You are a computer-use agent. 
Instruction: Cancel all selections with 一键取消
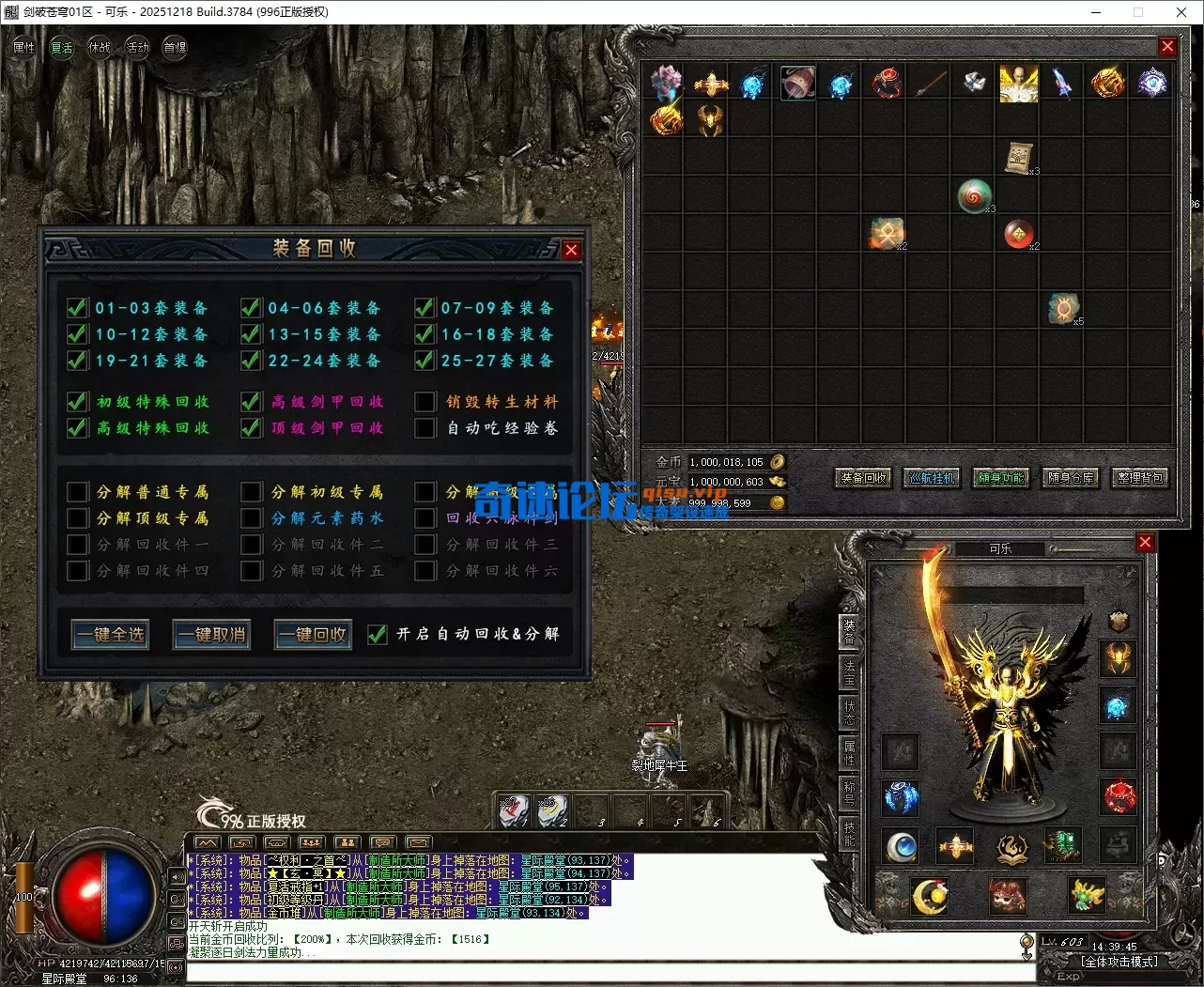(211, 635)
